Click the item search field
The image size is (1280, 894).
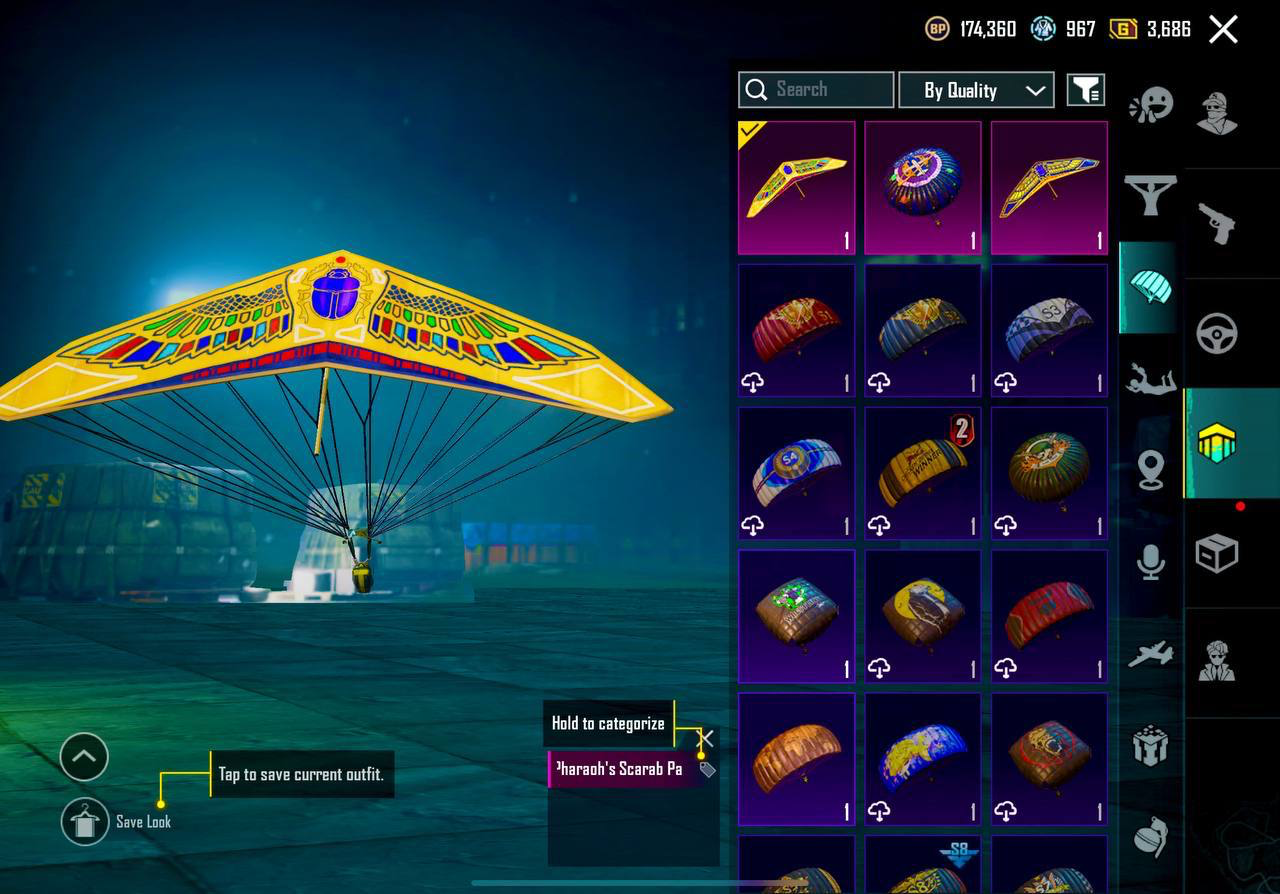point(816,89)
